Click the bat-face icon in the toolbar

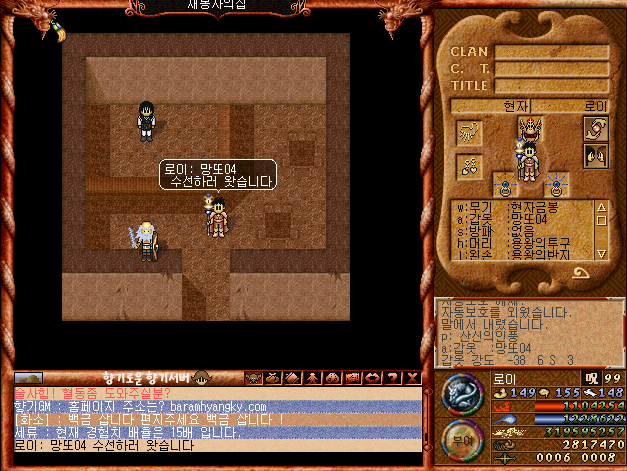pos(254,377)
